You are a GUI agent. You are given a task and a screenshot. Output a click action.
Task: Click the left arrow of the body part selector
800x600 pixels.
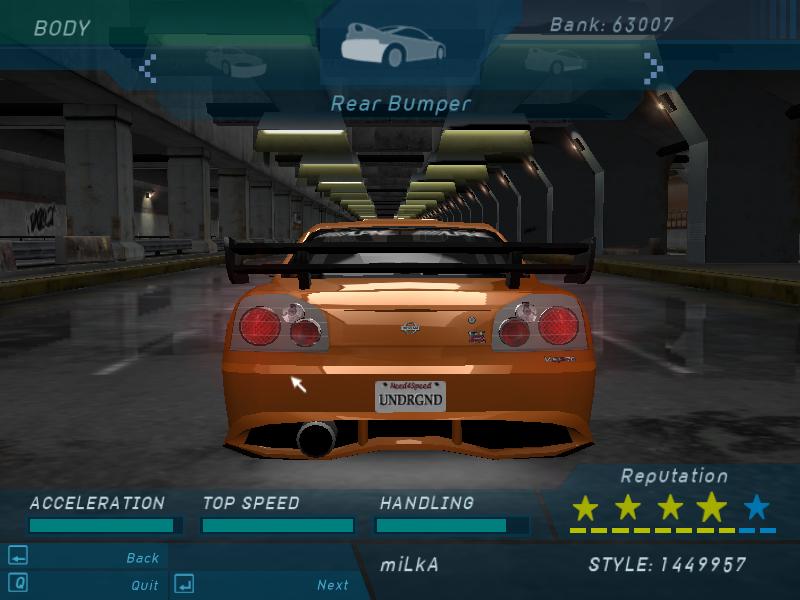[x=148, y=68]
